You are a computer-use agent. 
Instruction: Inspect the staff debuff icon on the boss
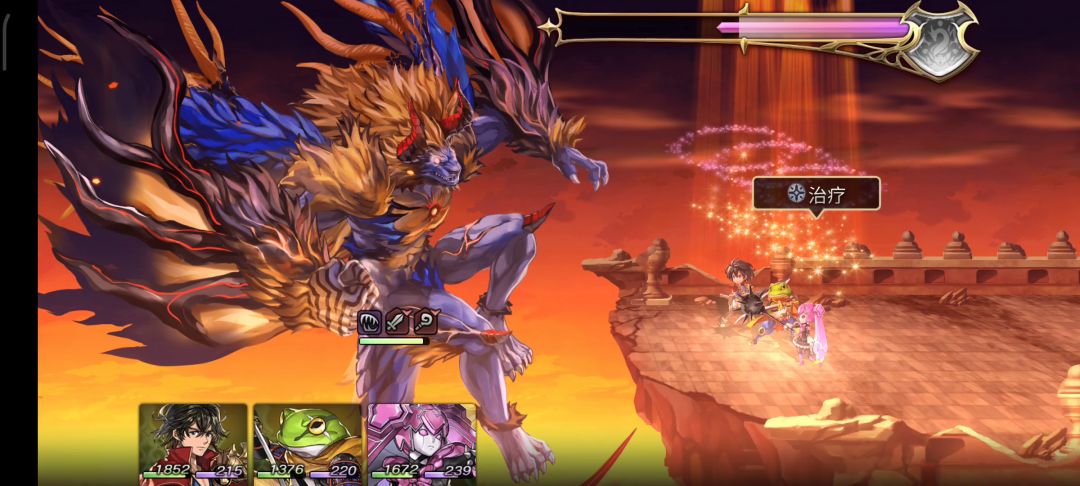click(x=424, y=322)
